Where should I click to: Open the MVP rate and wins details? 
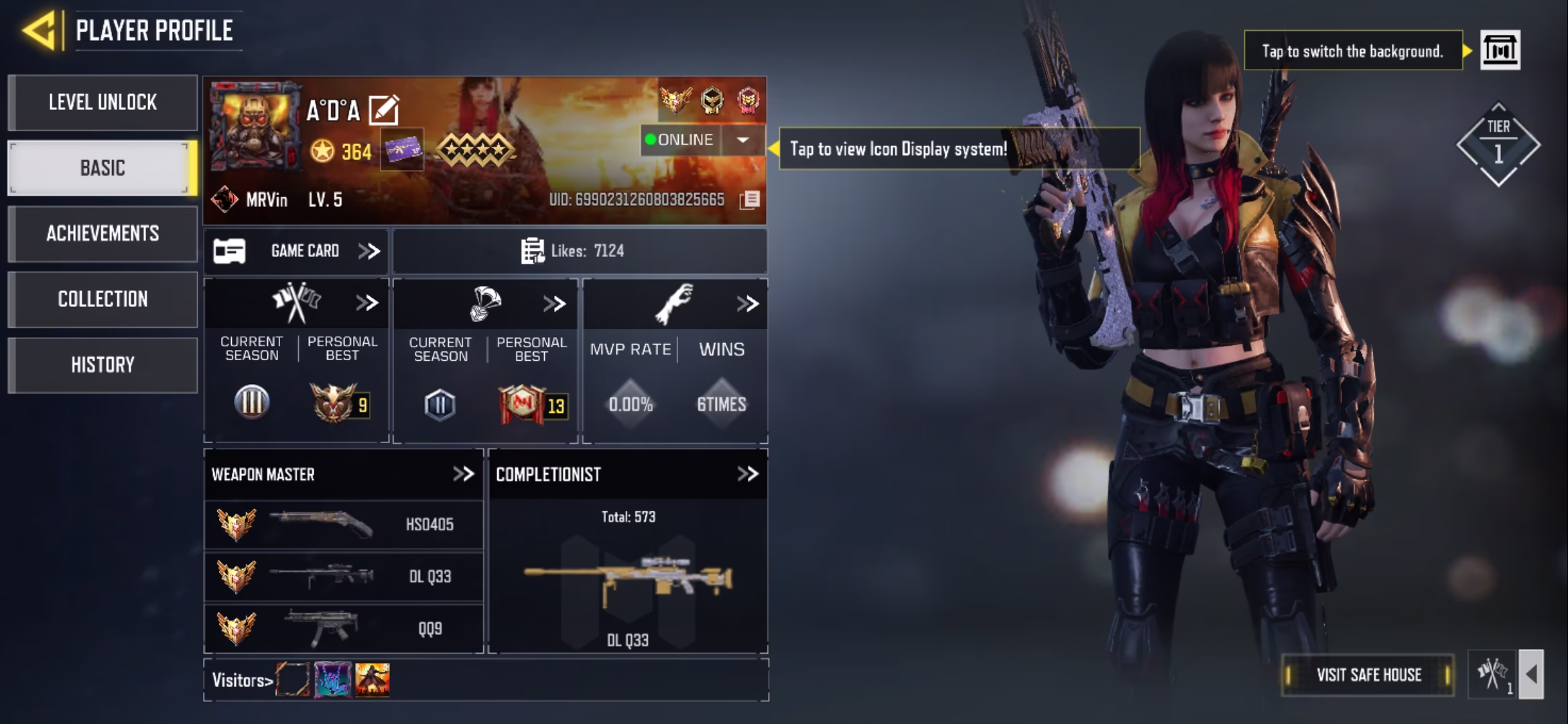coord(747,304)
